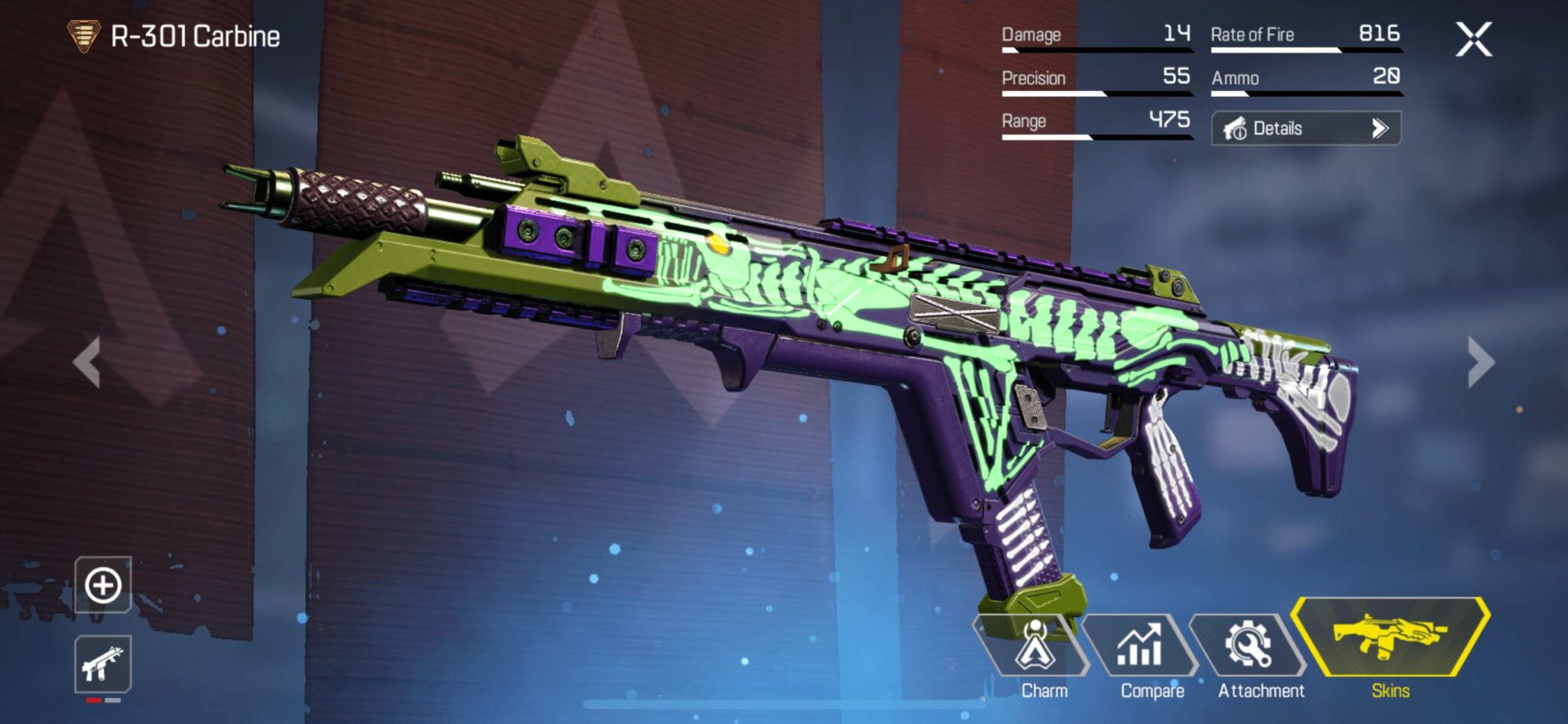Open the Details panel
1568x724 pixels.
click(x=1306, y=128)
